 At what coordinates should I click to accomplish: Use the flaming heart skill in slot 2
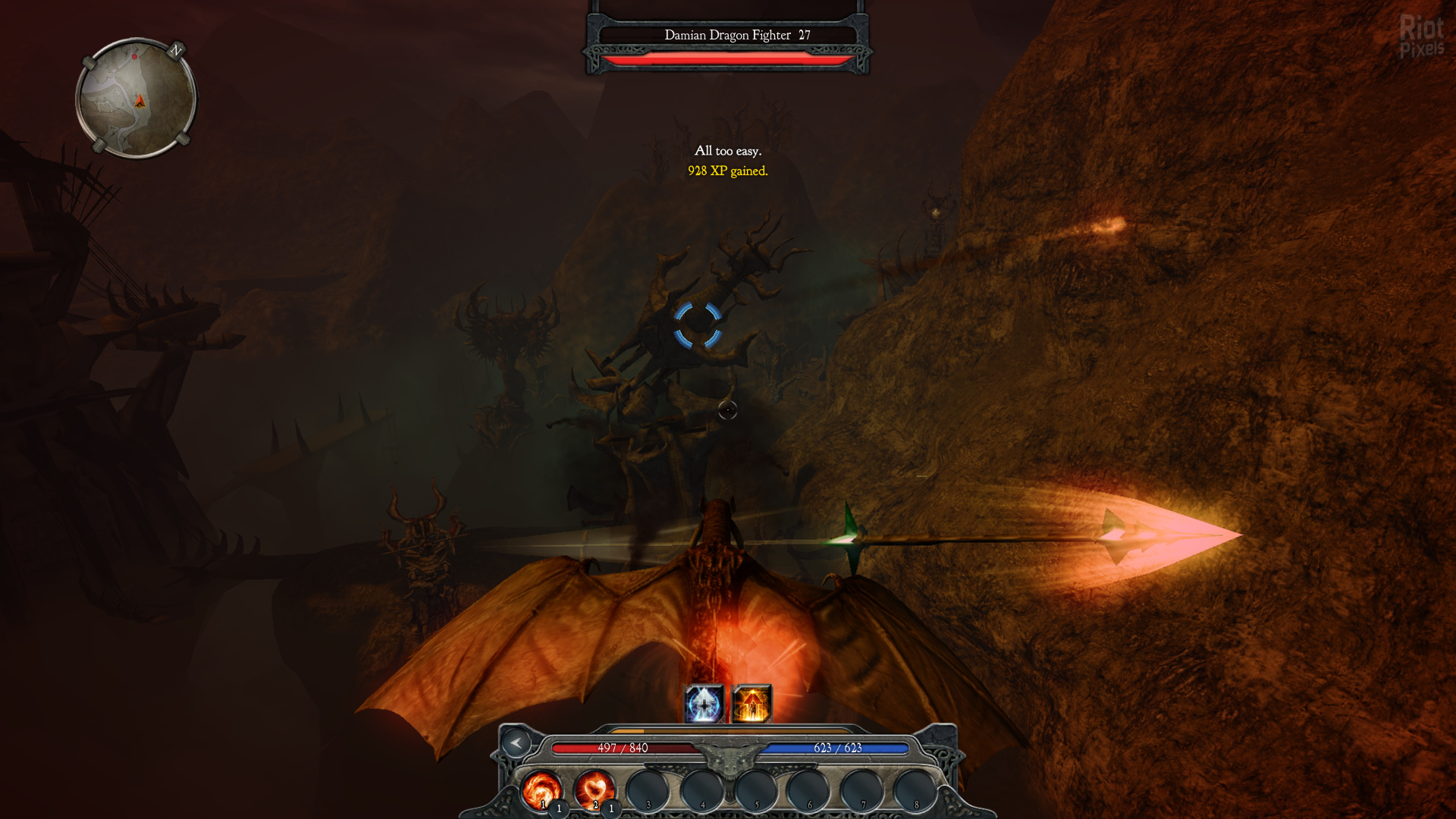(x=594, y=790)
